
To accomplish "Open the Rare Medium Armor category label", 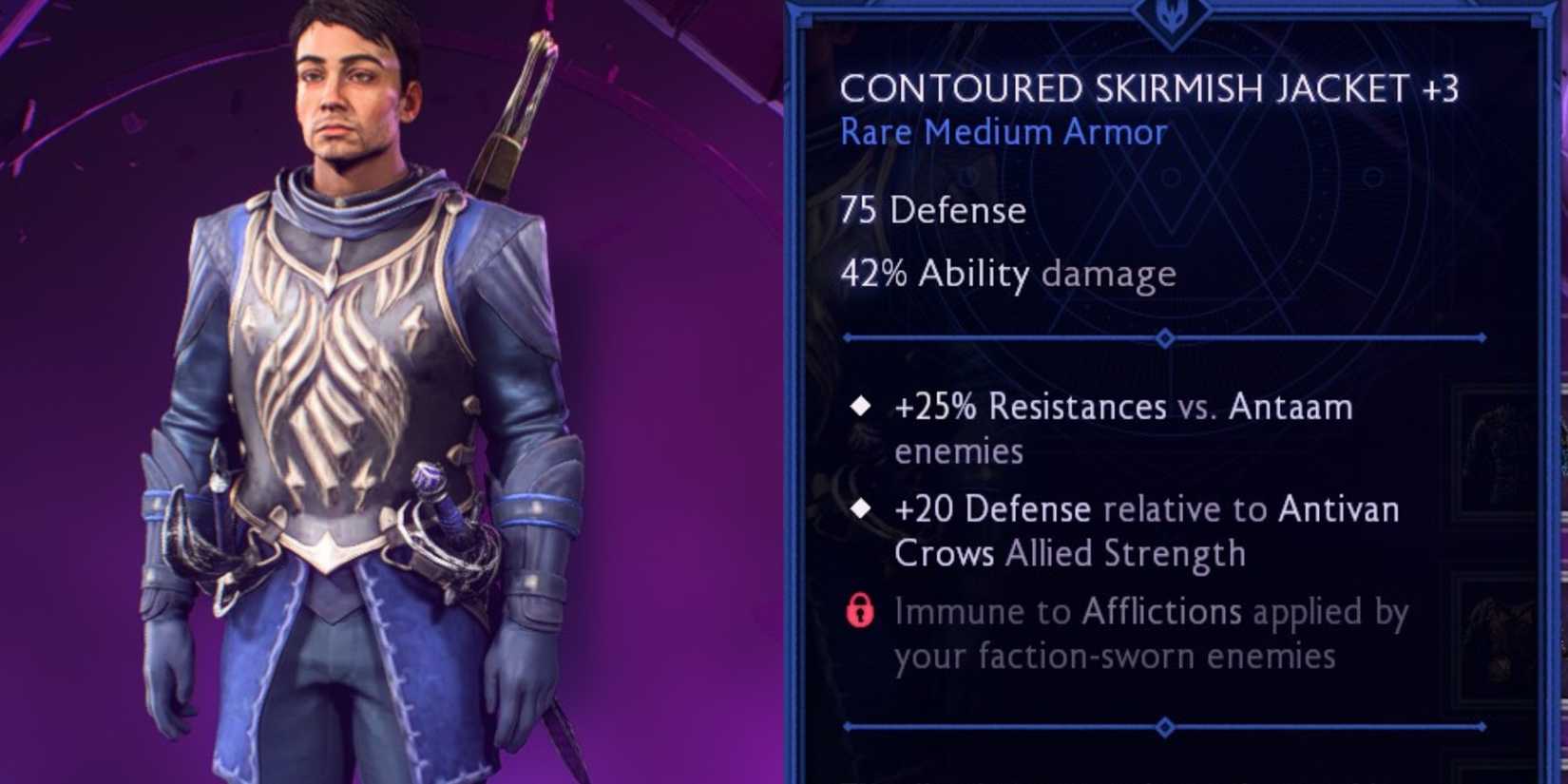I will [1001, 132].
